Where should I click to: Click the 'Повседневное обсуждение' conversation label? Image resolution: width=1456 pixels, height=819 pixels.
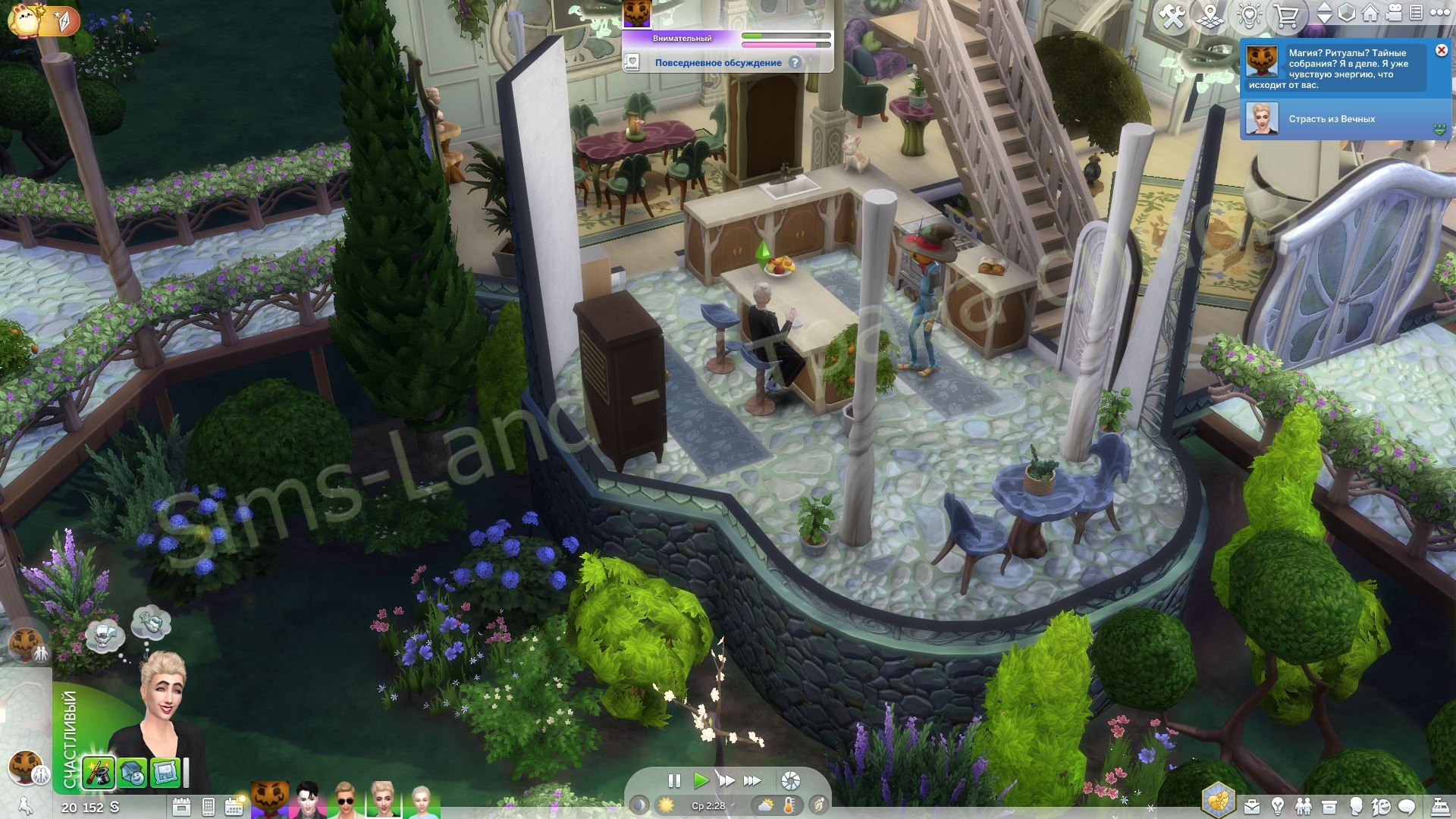pos(717,63)
